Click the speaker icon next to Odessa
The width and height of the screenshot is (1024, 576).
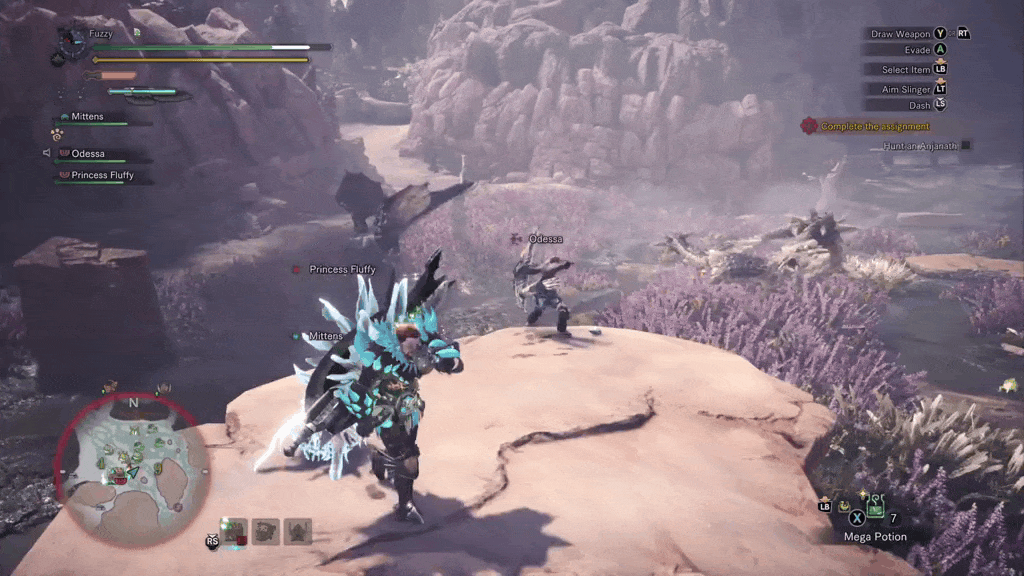click(47, 154)
